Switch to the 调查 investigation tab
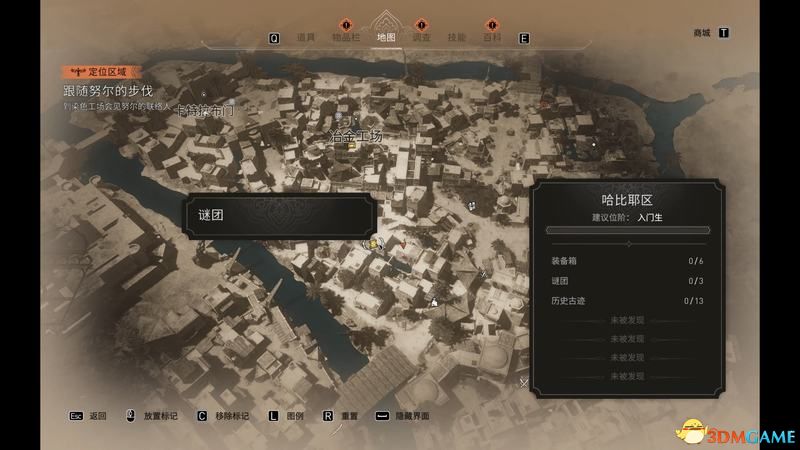Viewport: 800px width, 450px height. click(421, 37)
